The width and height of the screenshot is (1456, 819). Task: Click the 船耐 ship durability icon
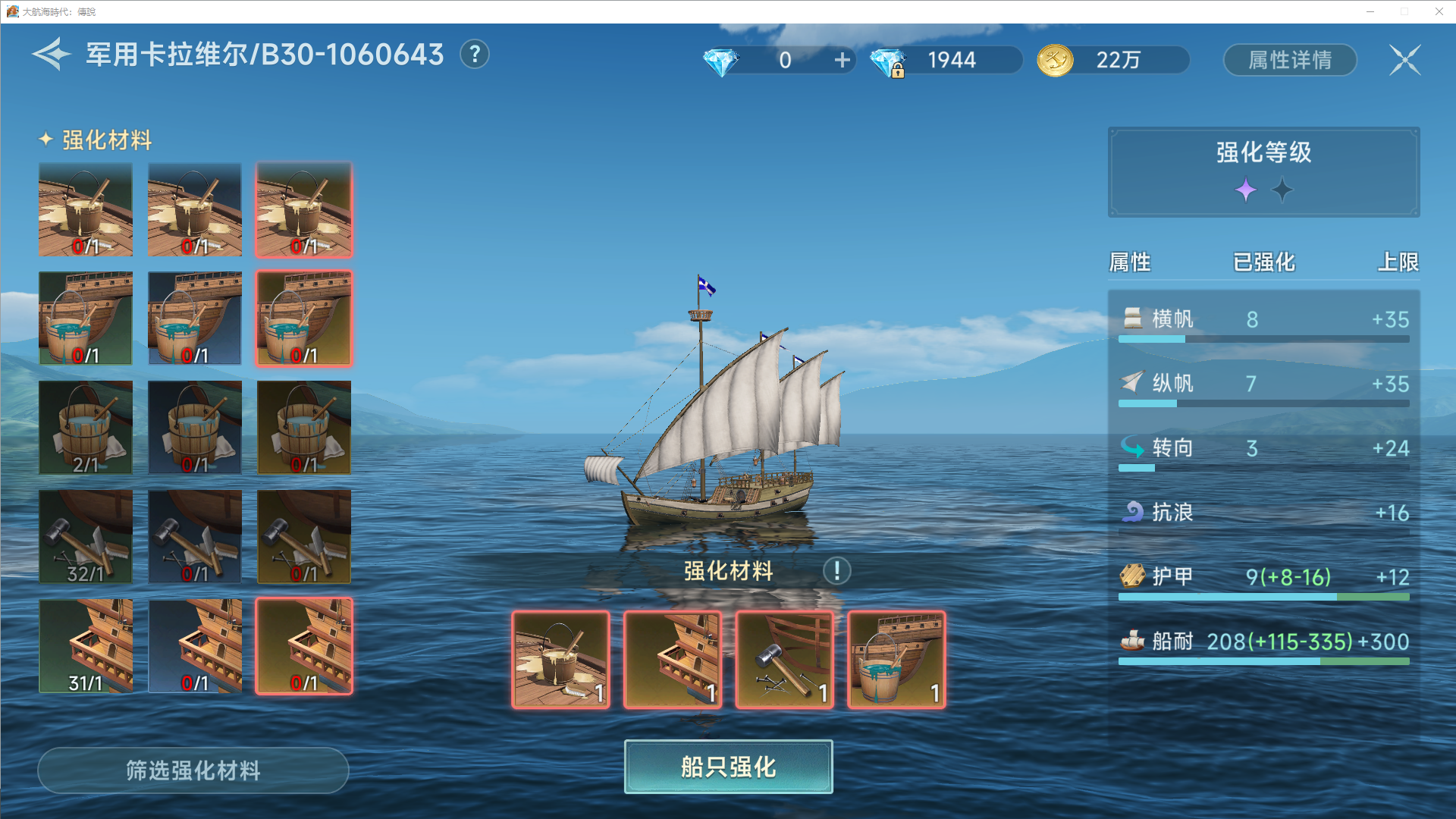(x=1132, y=642)
